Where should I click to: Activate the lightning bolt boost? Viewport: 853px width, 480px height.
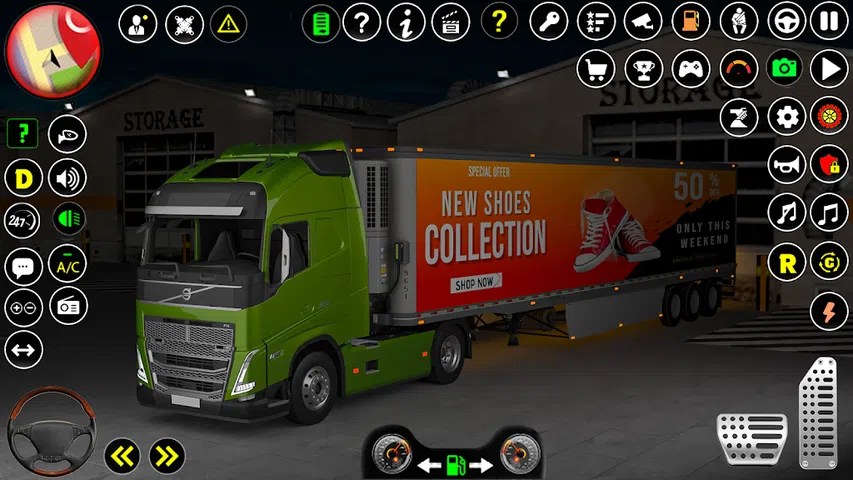829,310
